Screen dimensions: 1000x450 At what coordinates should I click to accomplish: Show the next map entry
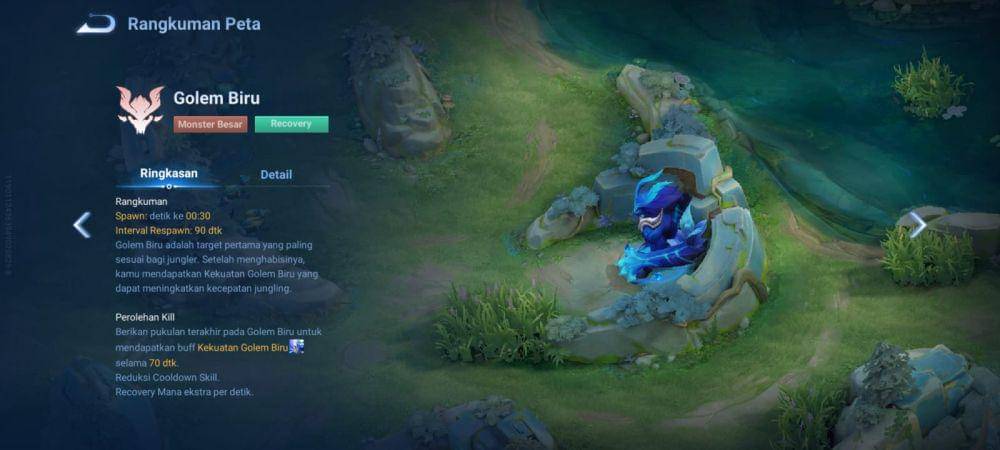917,225
